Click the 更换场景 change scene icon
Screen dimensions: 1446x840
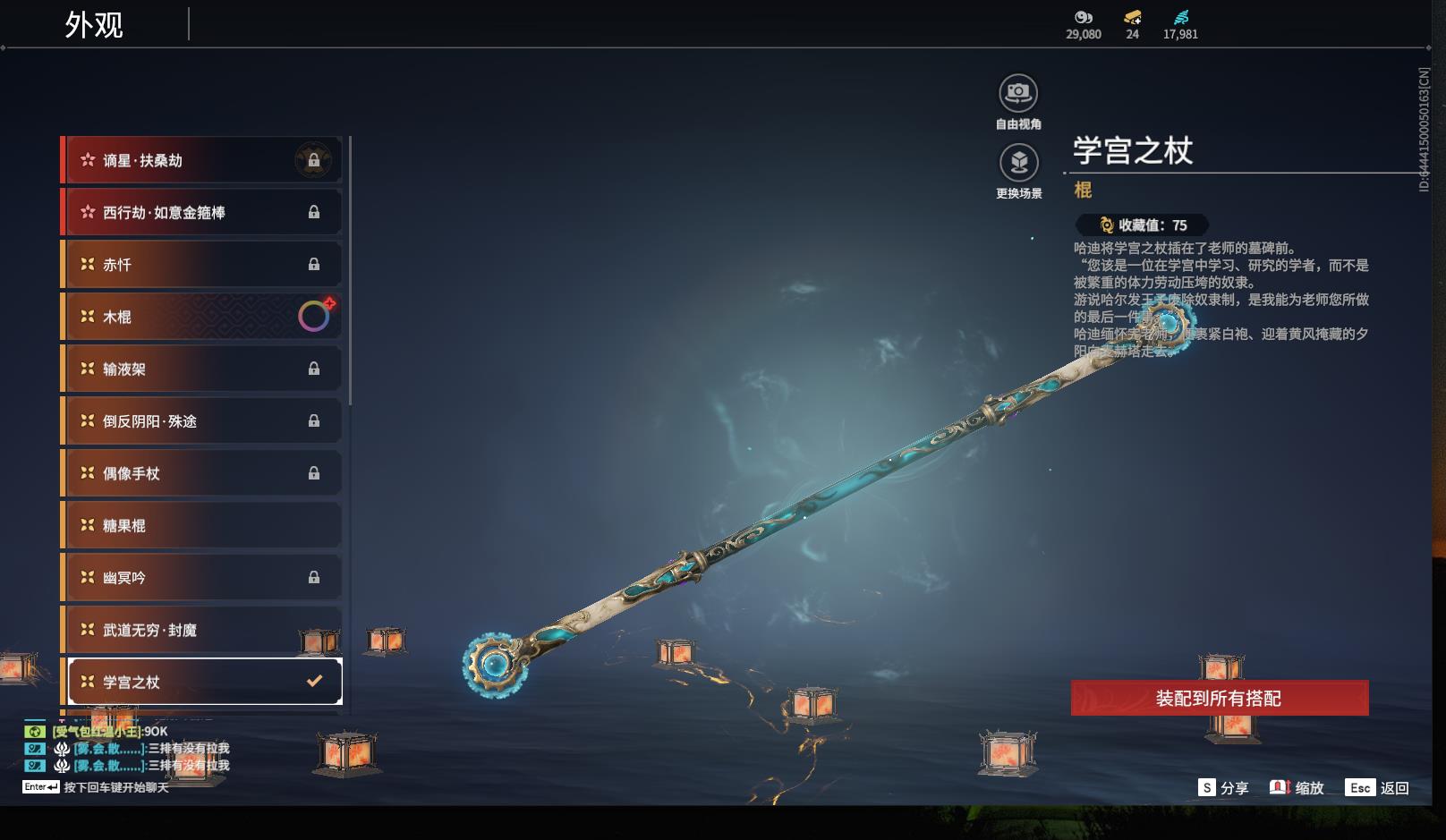coord(1018,163)
